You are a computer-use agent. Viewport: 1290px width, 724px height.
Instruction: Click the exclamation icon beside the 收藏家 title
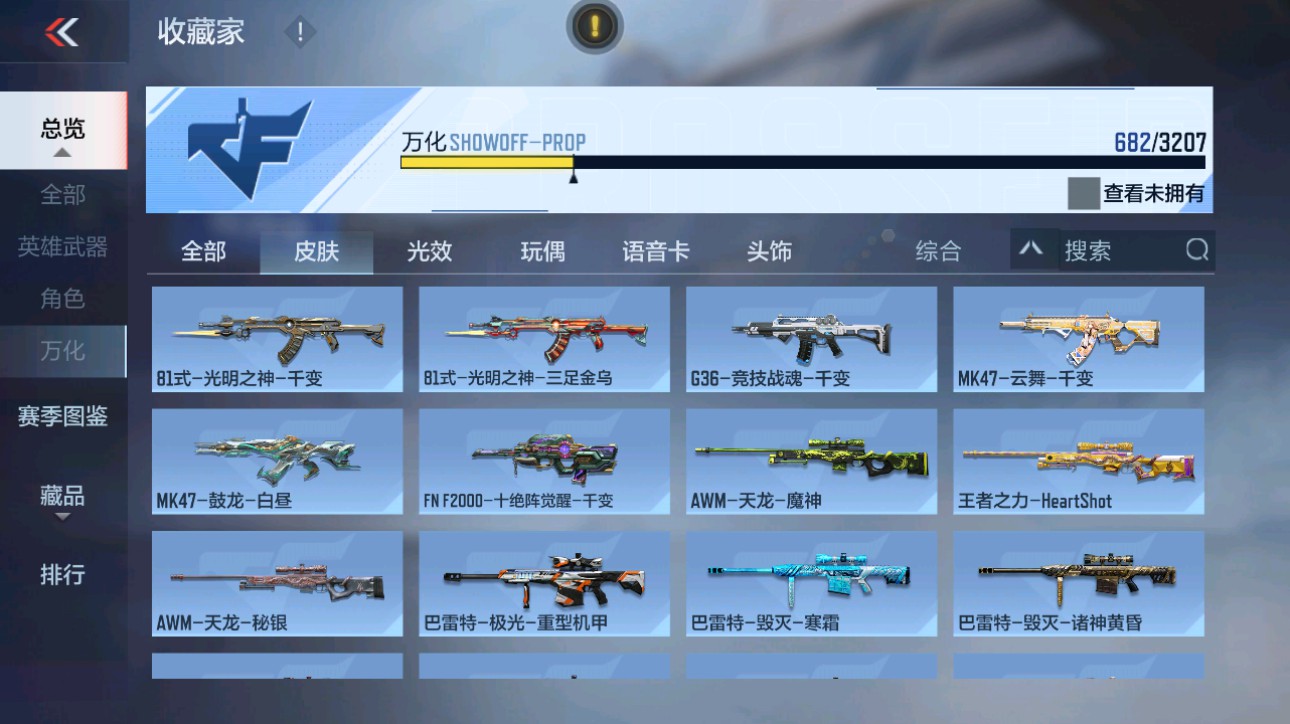[297, 30]
